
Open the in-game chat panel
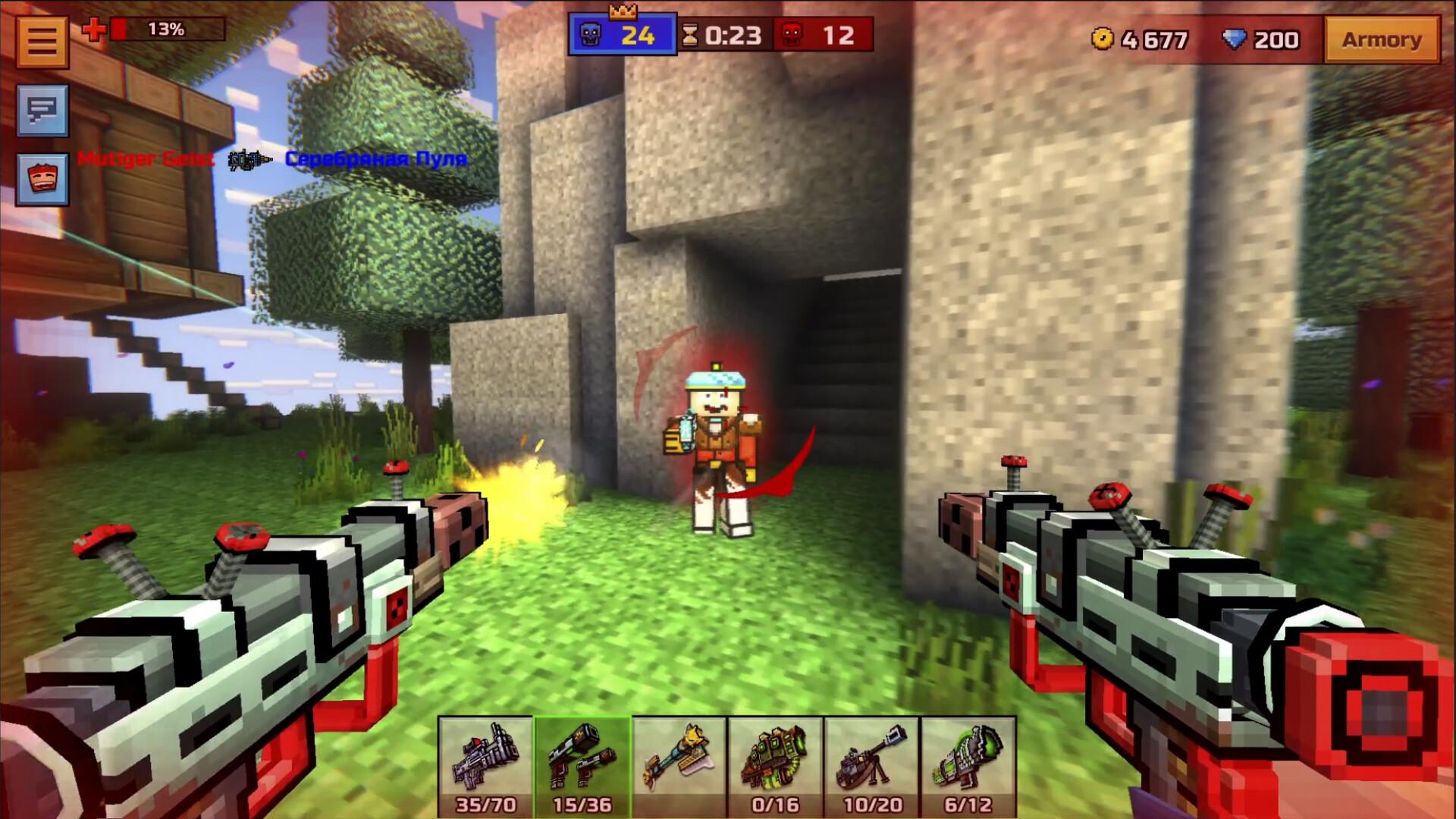pyautogui.click(x=42, y=112)
